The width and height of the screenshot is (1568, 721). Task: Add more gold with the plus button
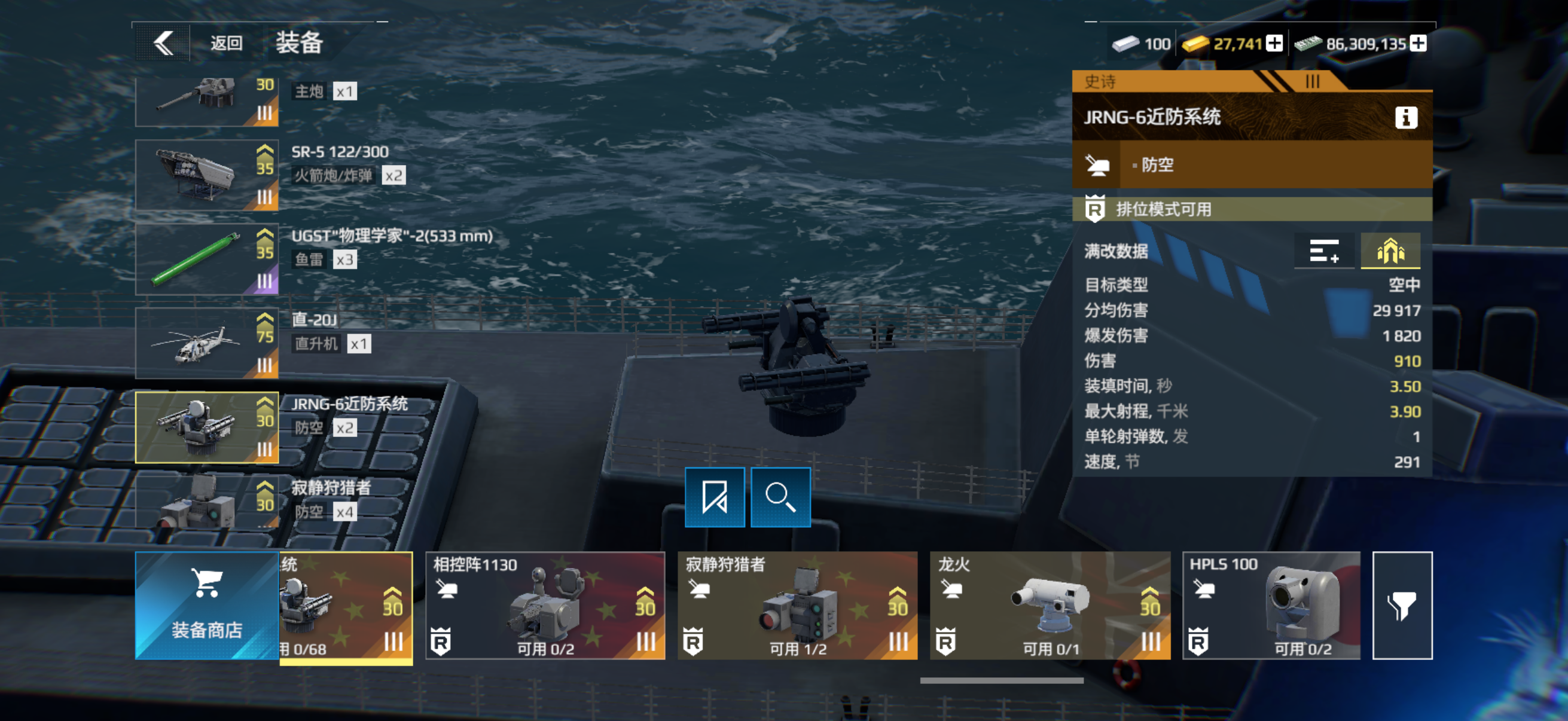point(1274,44)
